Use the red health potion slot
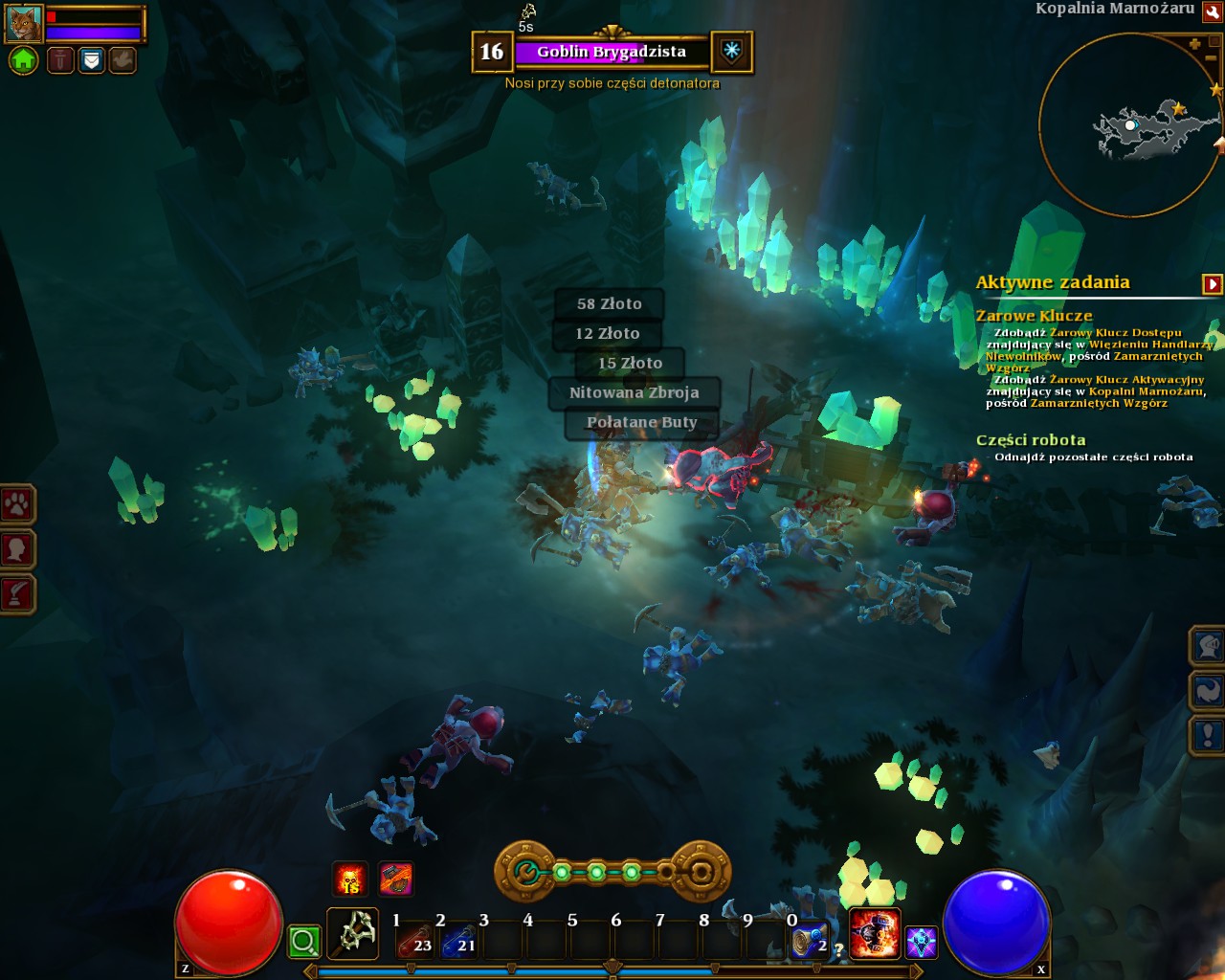This screenshot has height=980, width=1225. pos(416,941)
